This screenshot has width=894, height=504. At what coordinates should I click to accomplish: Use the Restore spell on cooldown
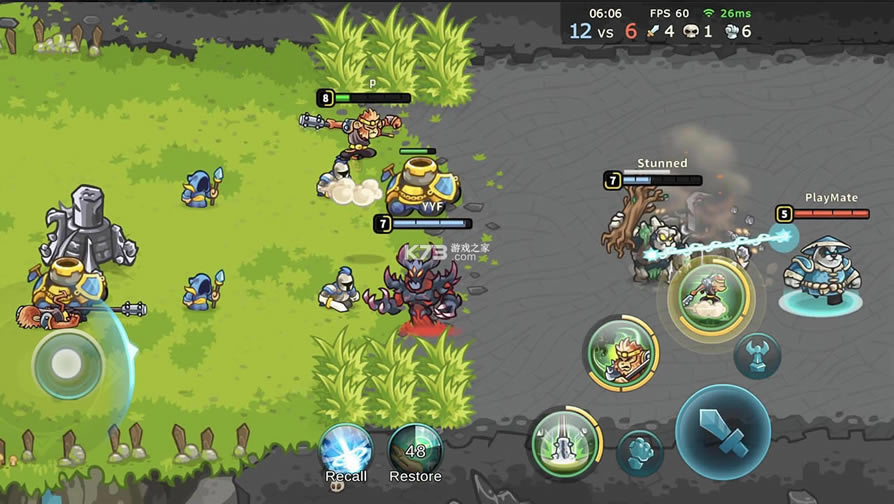415,448
